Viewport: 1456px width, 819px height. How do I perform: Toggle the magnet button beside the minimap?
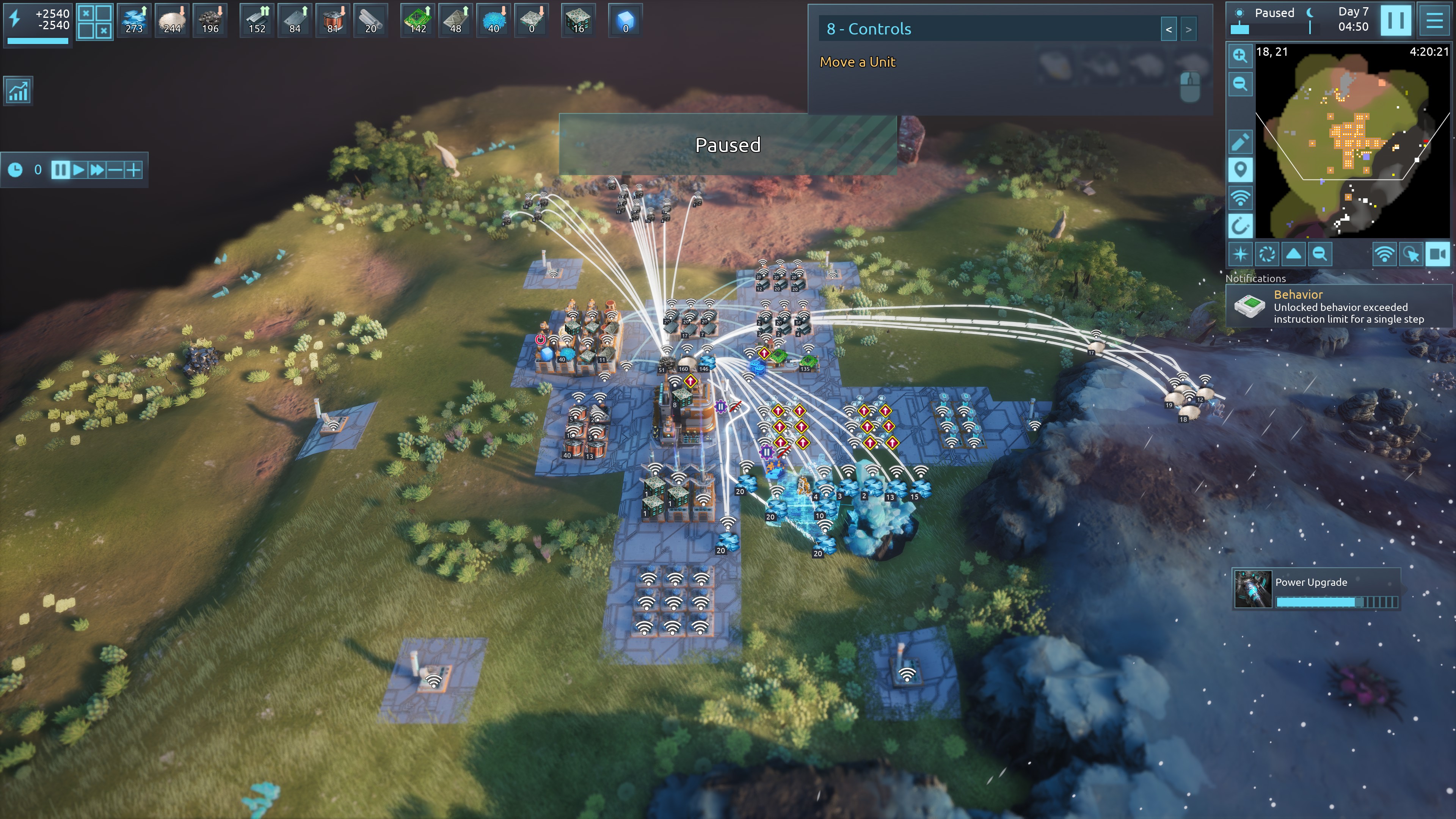click(1240, 227)
